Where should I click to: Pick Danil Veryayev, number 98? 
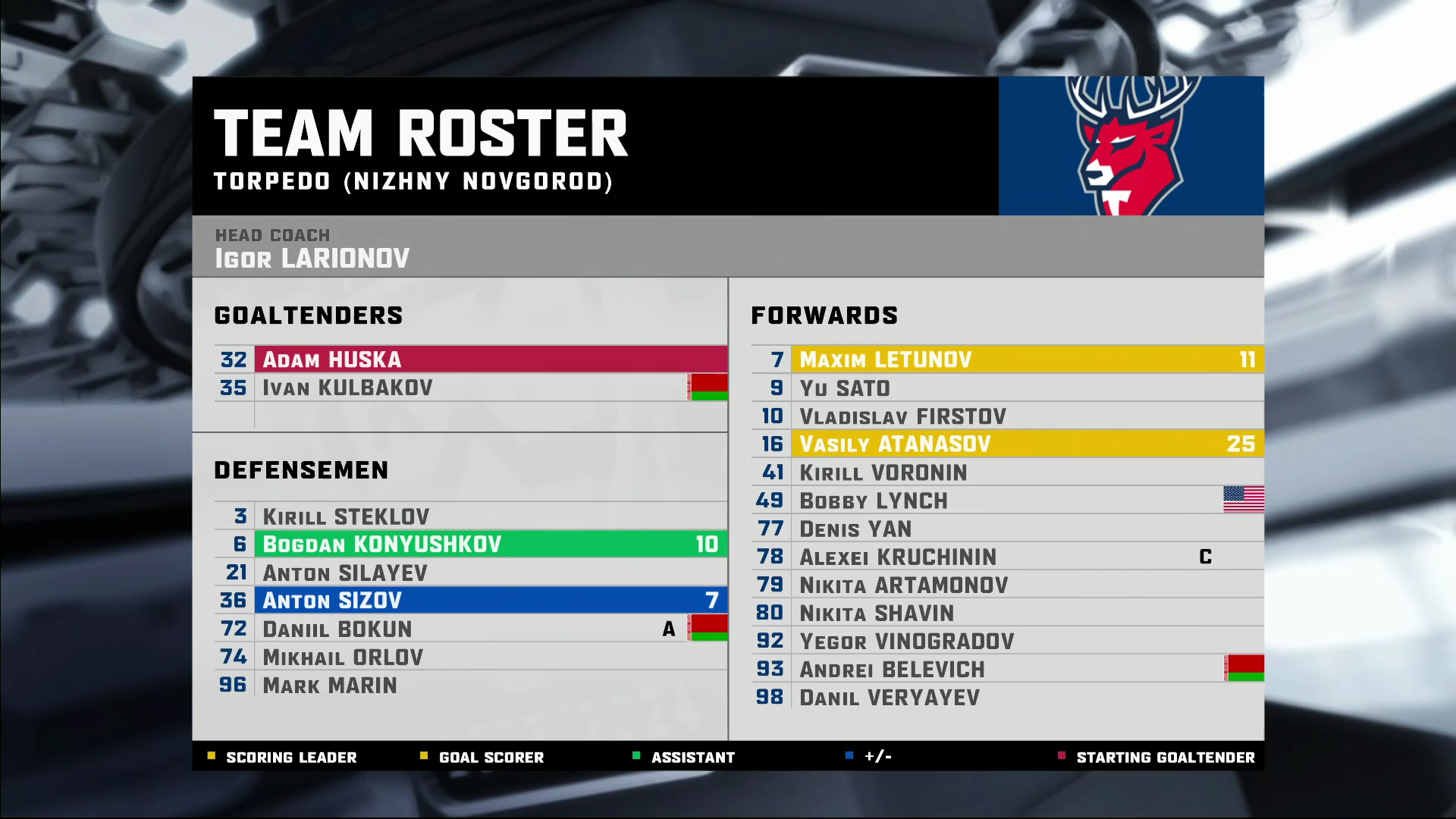pyautogui.click(x=1007, y=697)
